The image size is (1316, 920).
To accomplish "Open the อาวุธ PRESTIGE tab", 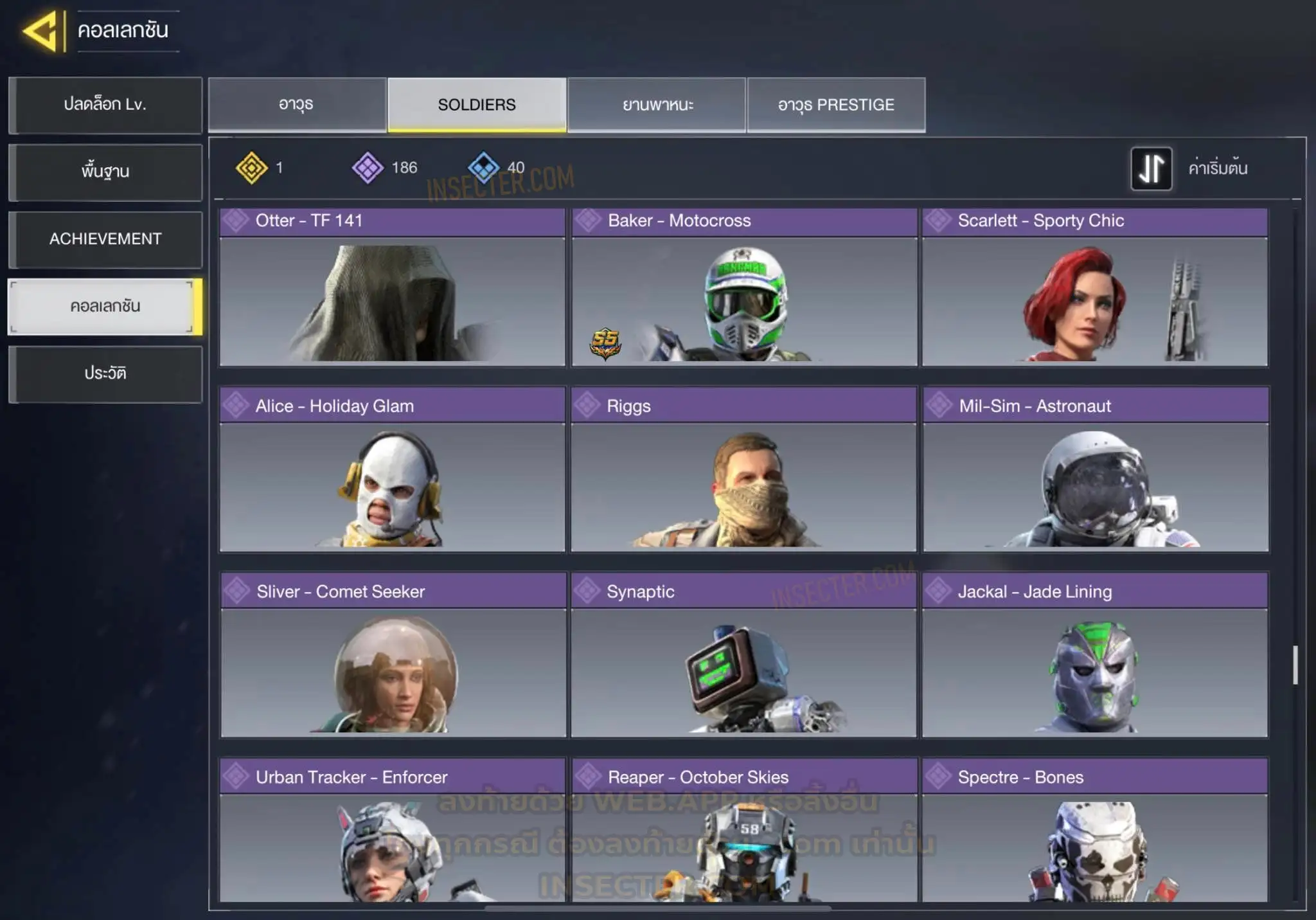I will click(x=836, y=105).
